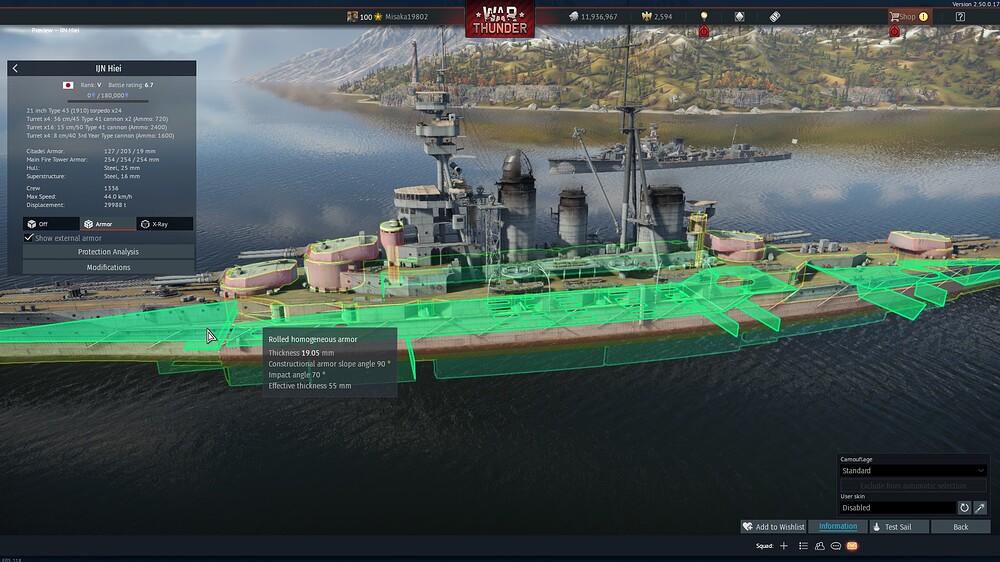Viewport: 1000px width, 562px height.
Task: Open Protection Analysis
Action: pos(108,252)
